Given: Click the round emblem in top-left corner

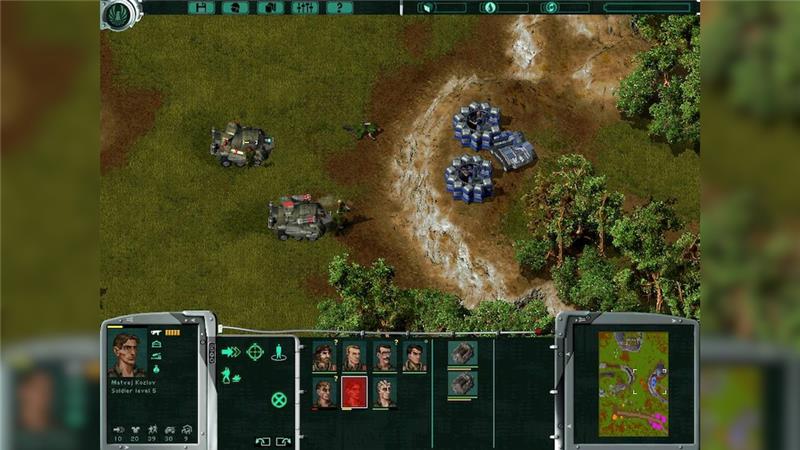Looking at the screenshot, I should pos(118,13).
